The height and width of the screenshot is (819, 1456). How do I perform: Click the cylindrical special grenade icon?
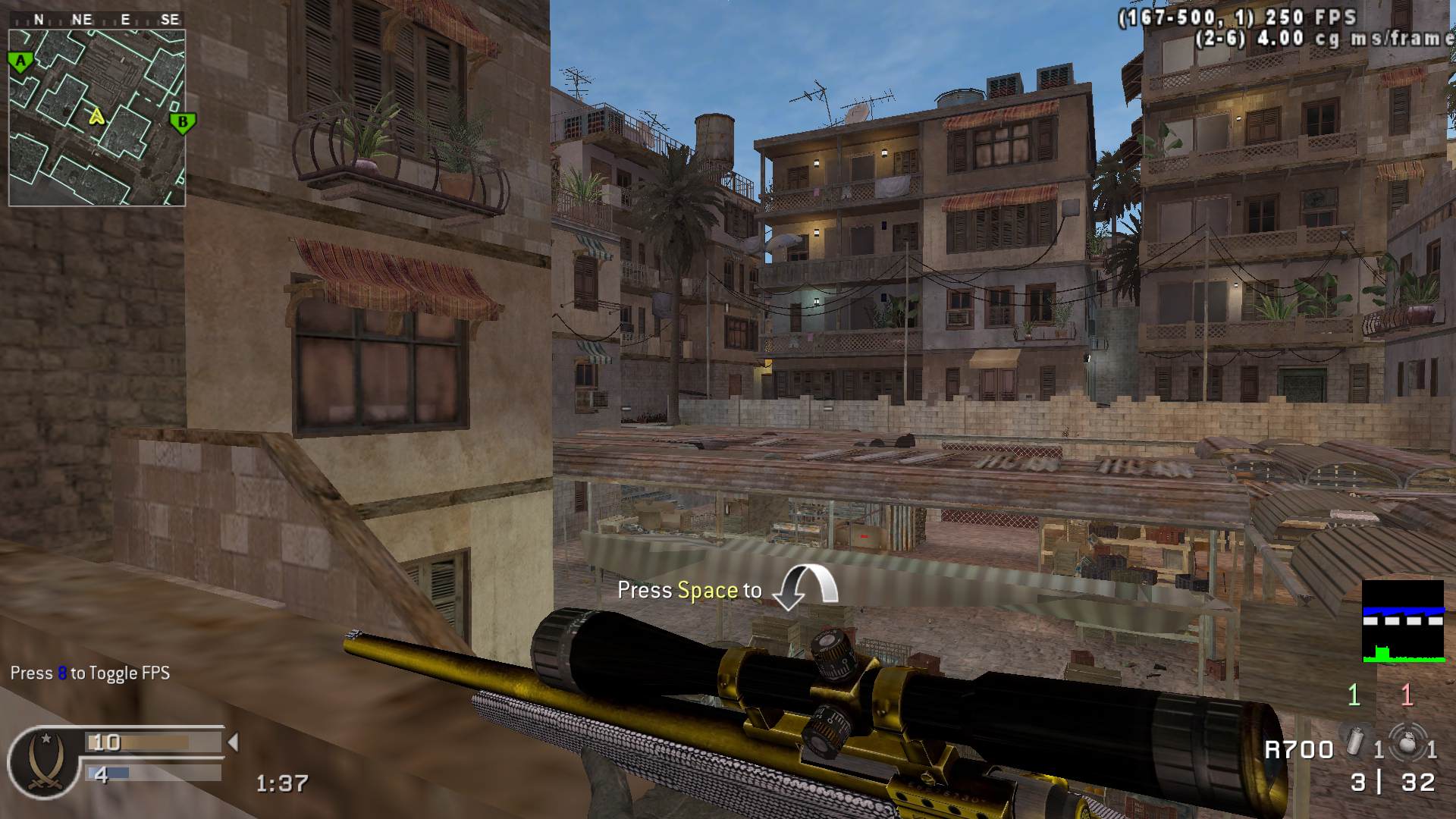click(1356, 740)
